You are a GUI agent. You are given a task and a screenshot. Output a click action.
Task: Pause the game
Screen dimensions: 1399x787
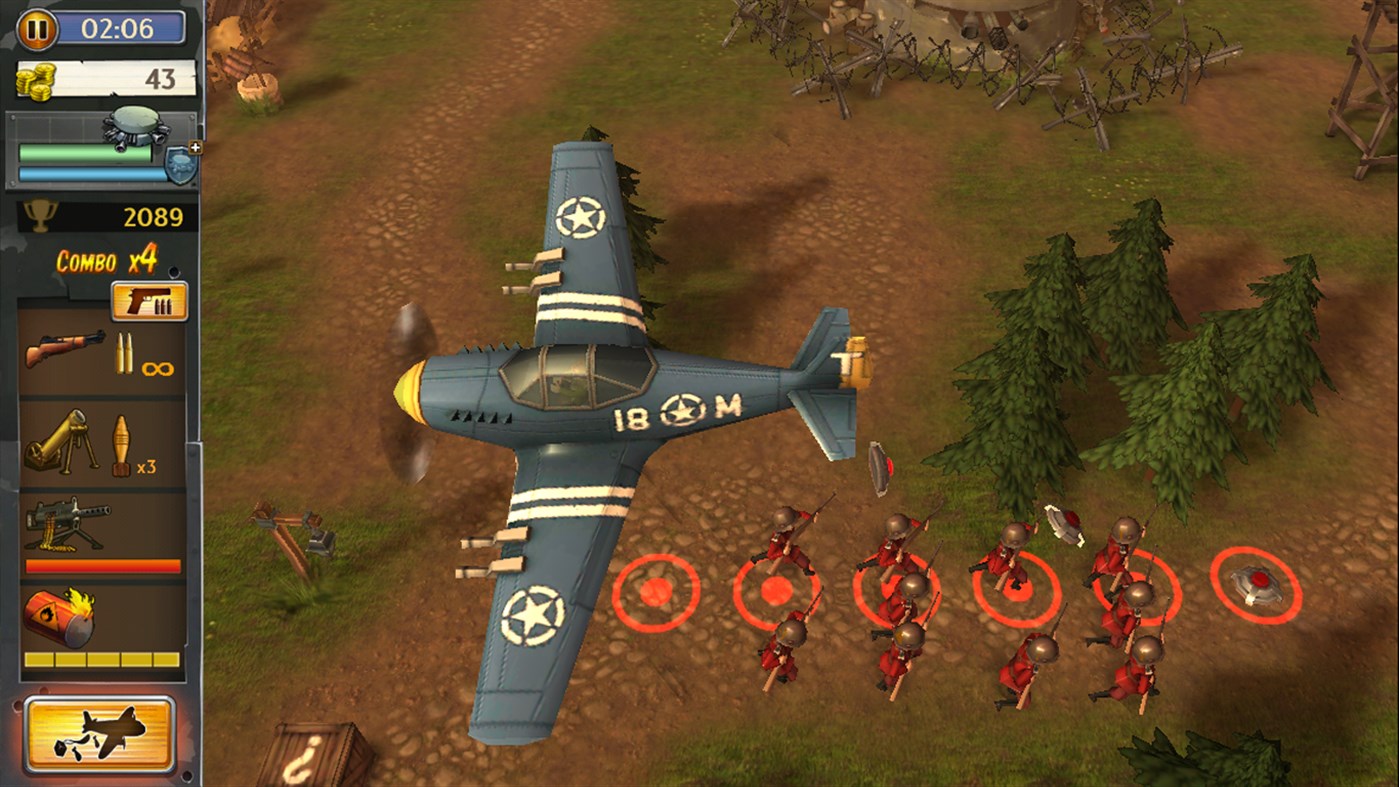(x=36, y=29)
